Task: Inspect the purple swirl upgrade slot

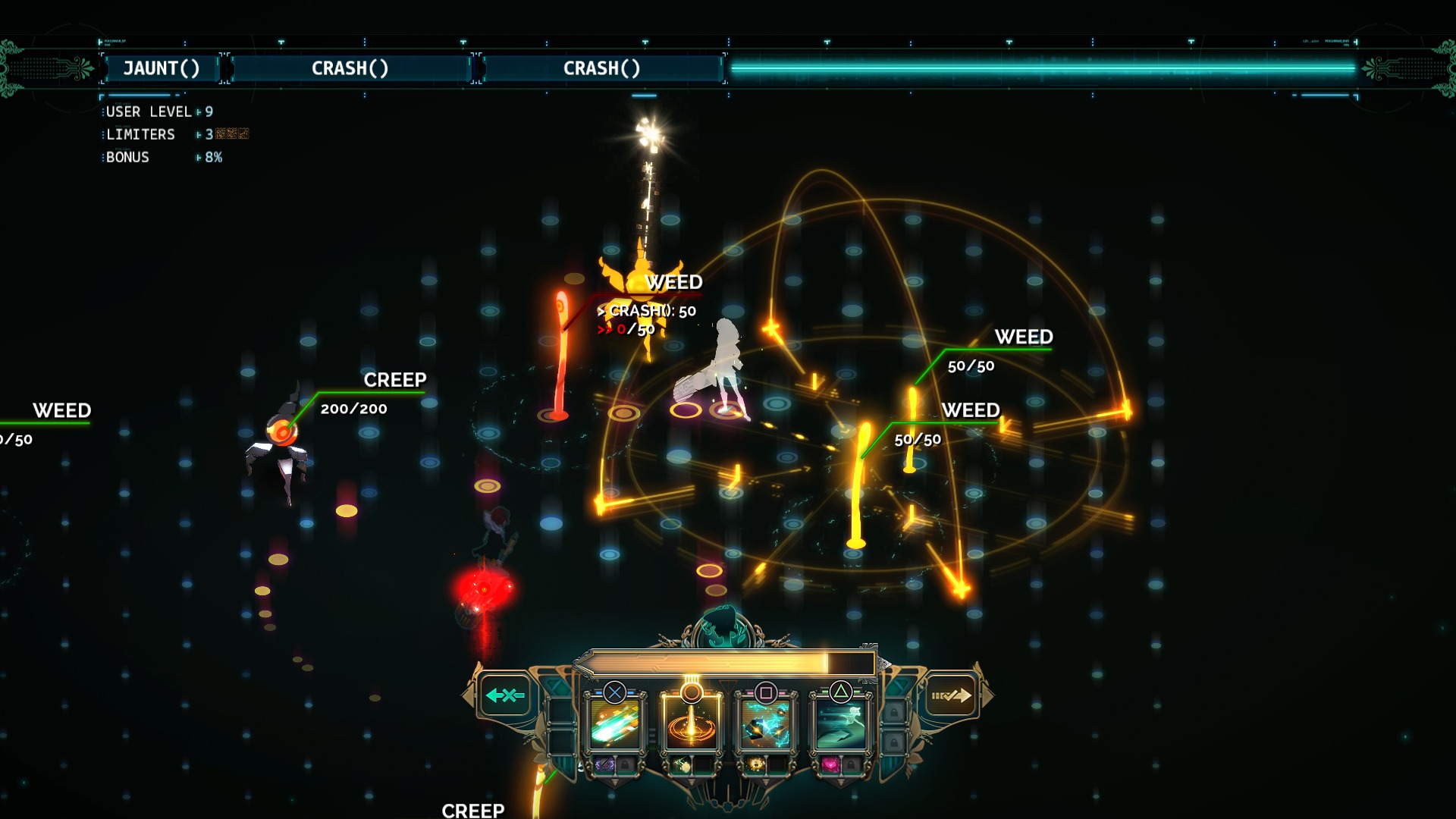Action: (605, 764)
